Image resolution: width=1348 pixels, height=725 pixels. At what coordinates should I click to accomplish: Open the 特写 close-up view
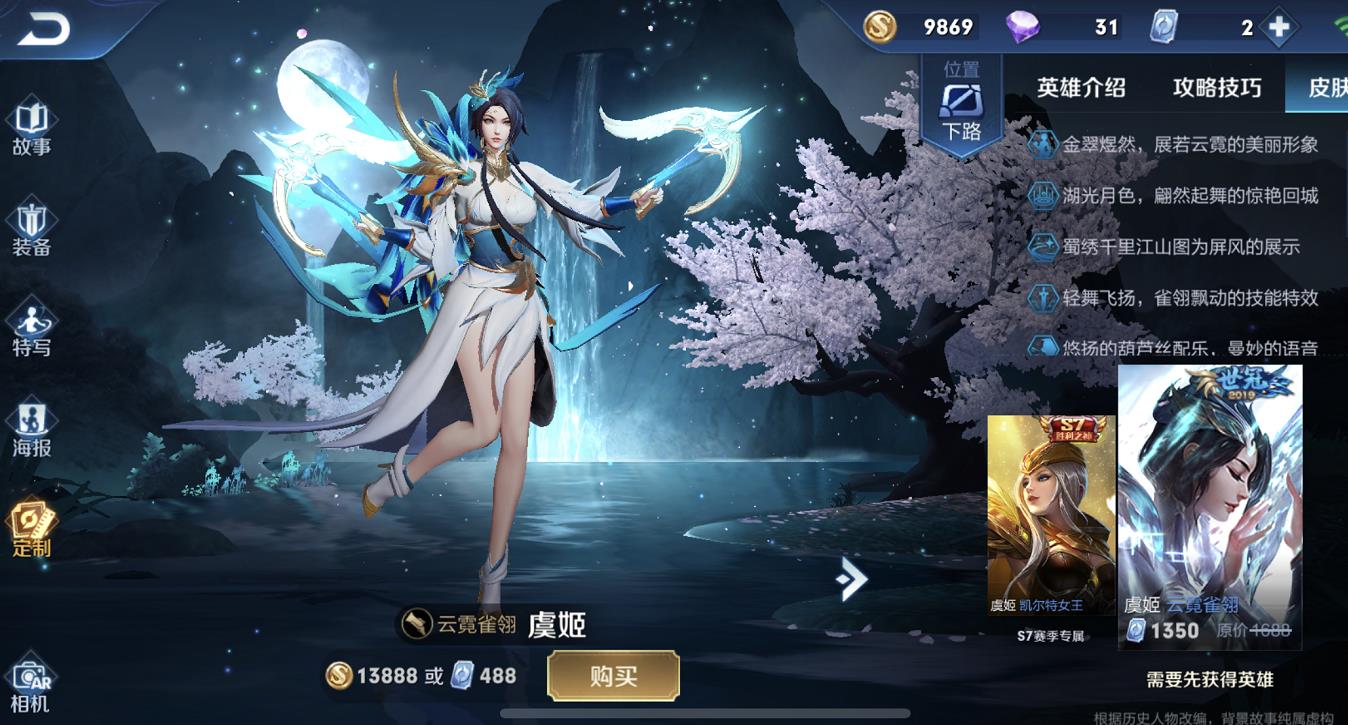click(31, 330)
